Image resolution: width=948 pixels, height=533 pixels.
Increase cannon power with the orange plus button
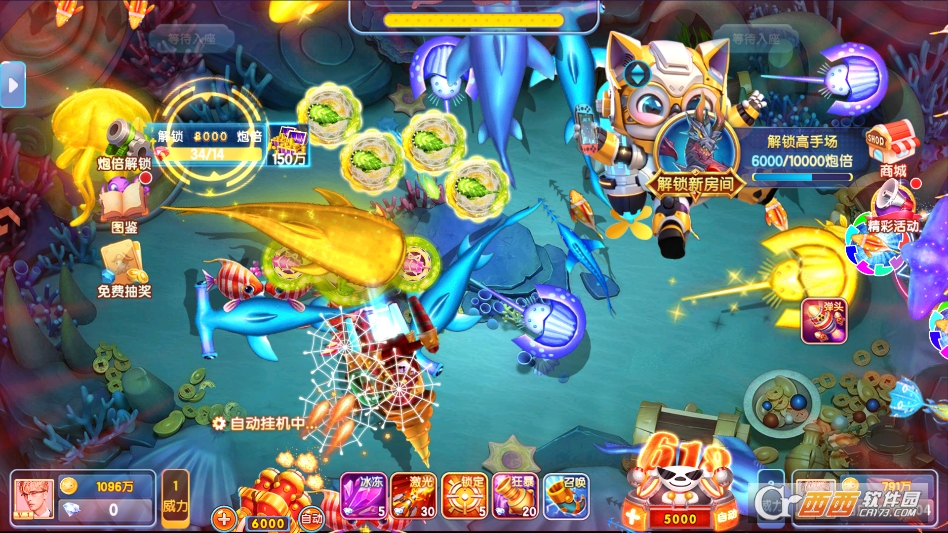(x=224, y=519)
